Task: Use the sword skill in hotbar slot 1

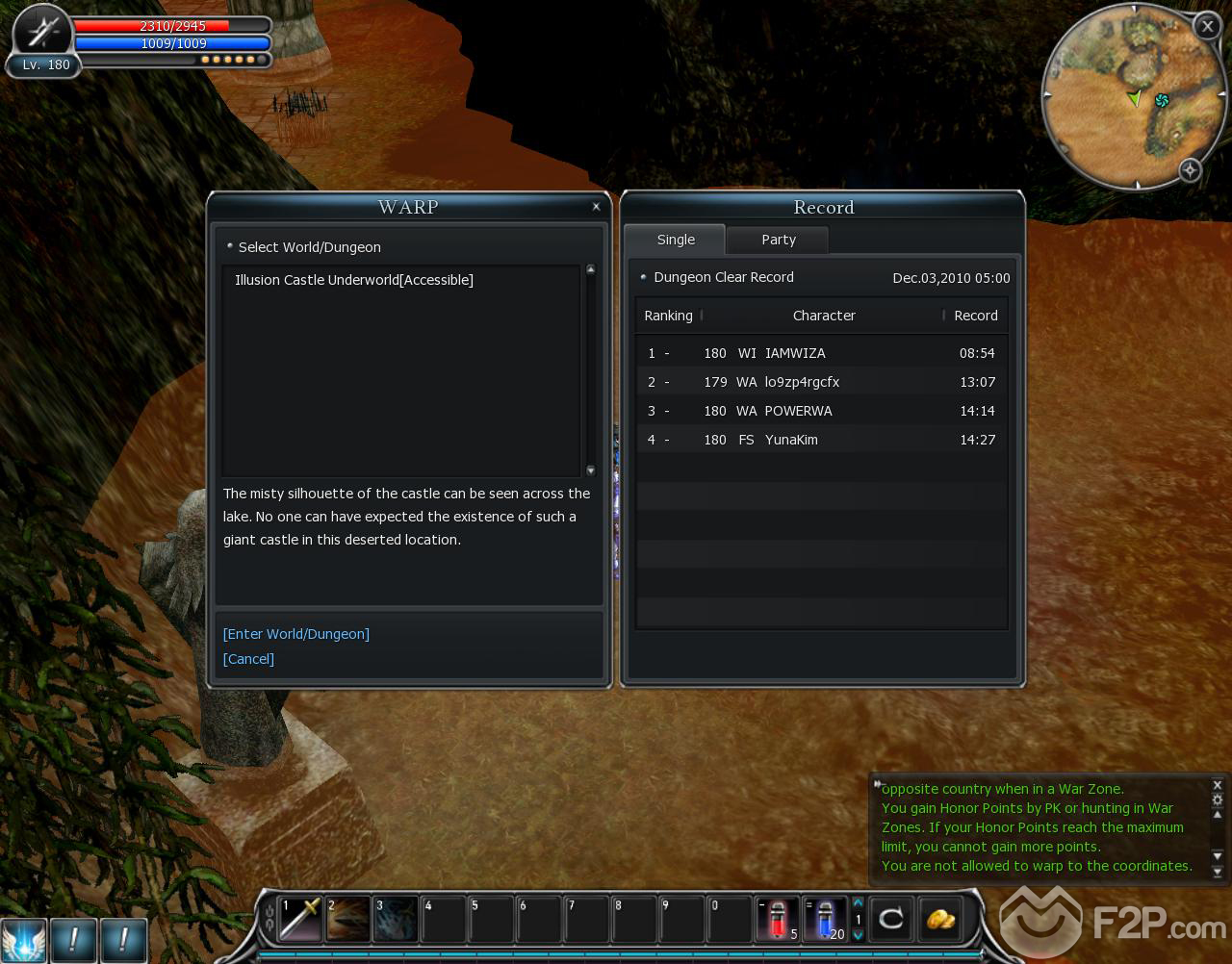Action: [299, 919]
